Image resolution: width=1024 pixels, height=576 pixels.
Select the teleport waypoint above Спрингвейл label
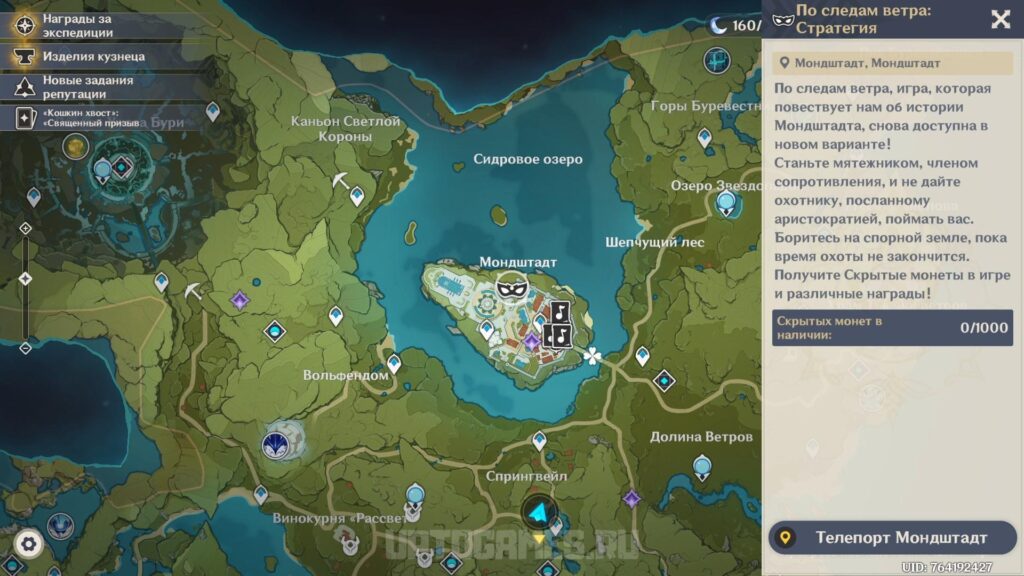[x=539, y=440]
